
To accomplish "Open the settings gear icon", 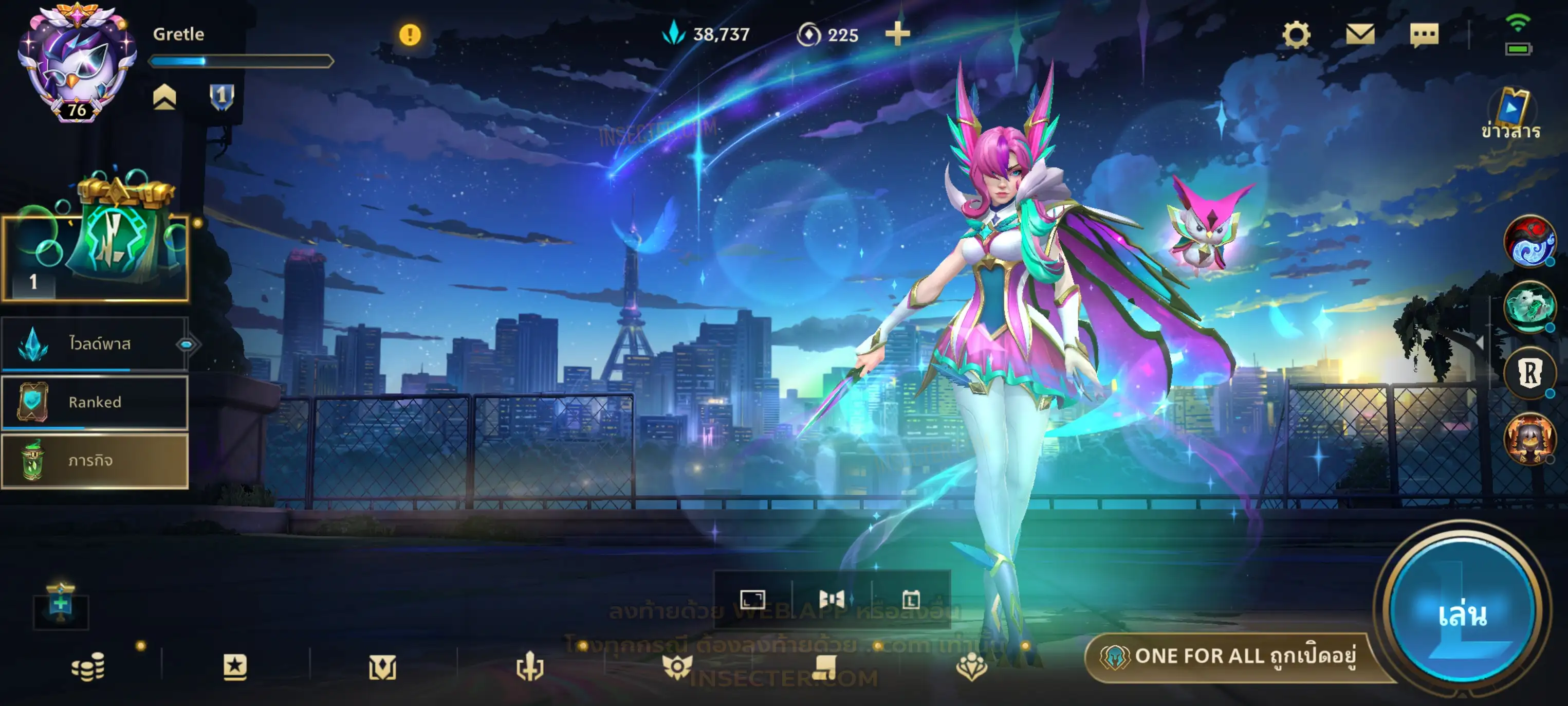I will pos(1296,35).
